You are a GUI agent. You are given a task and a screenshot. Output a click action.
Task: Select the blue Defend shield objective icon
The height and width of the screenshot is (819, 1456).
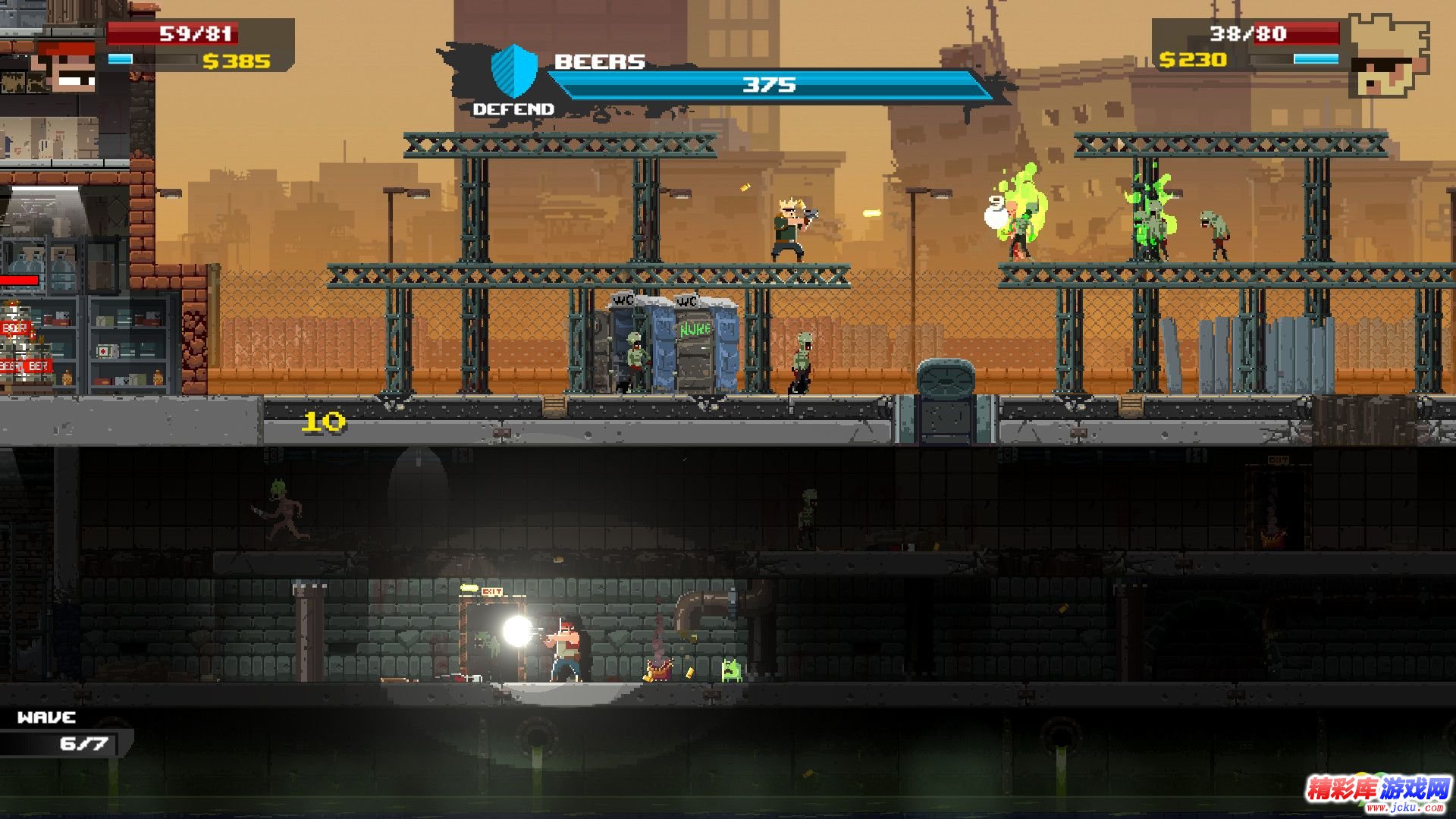[x=513, y=71]
